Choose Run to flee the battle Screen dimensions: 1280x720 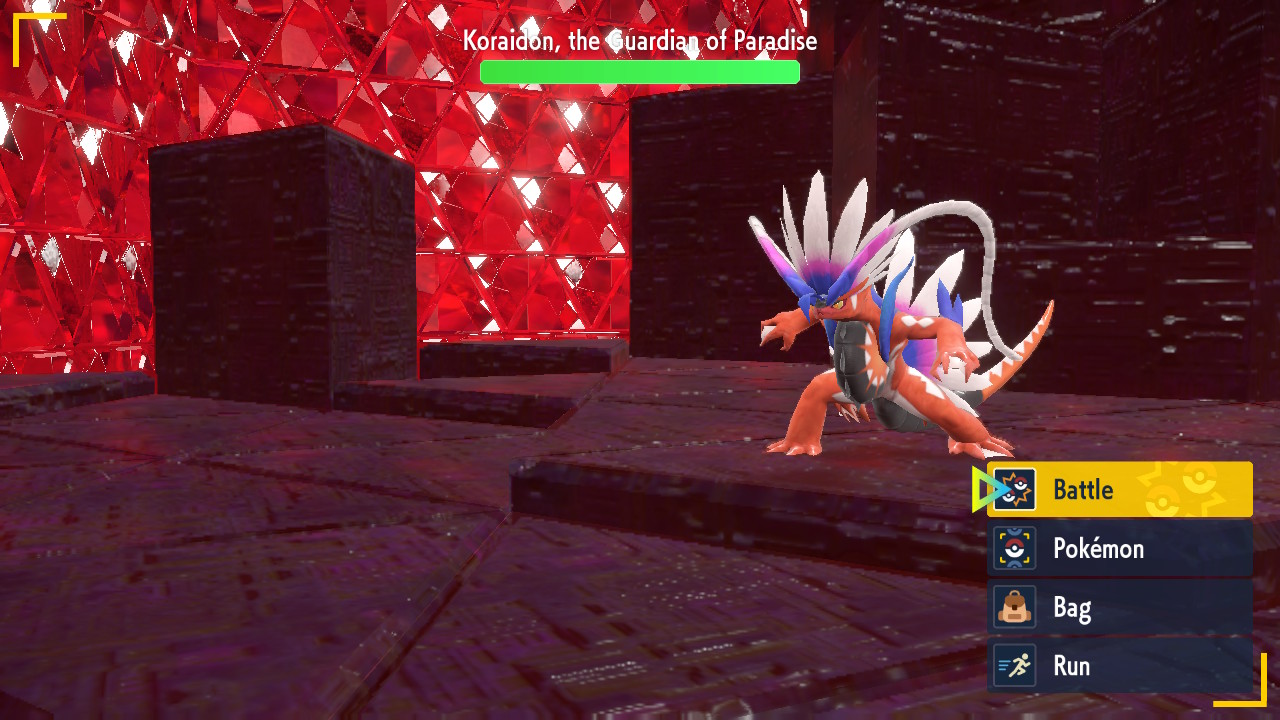[x=1119, y=666]
